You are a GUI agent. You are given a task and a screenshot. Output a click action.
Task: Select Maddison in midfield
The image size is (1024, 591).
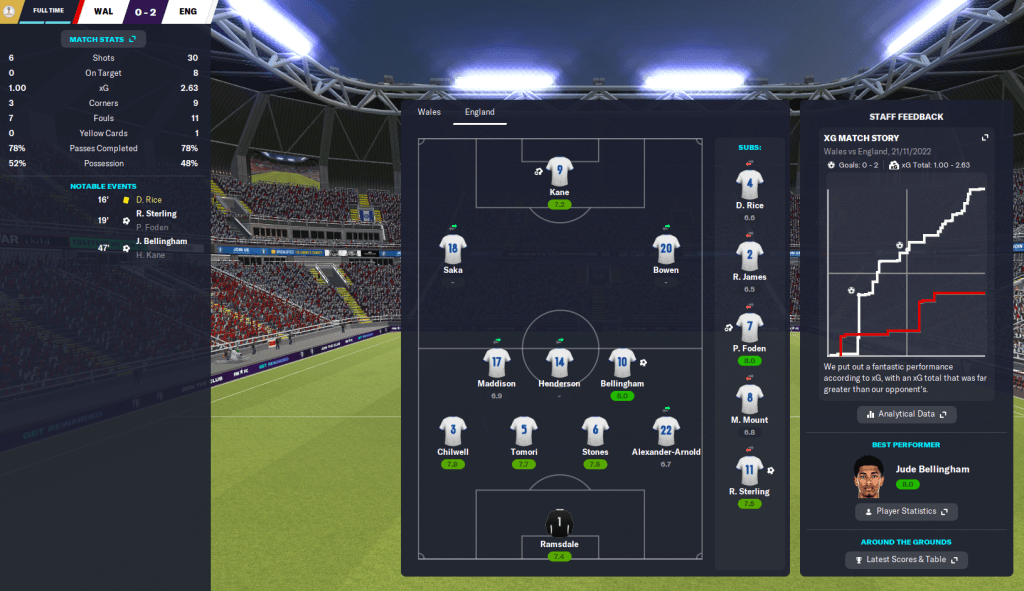[497, 362]
